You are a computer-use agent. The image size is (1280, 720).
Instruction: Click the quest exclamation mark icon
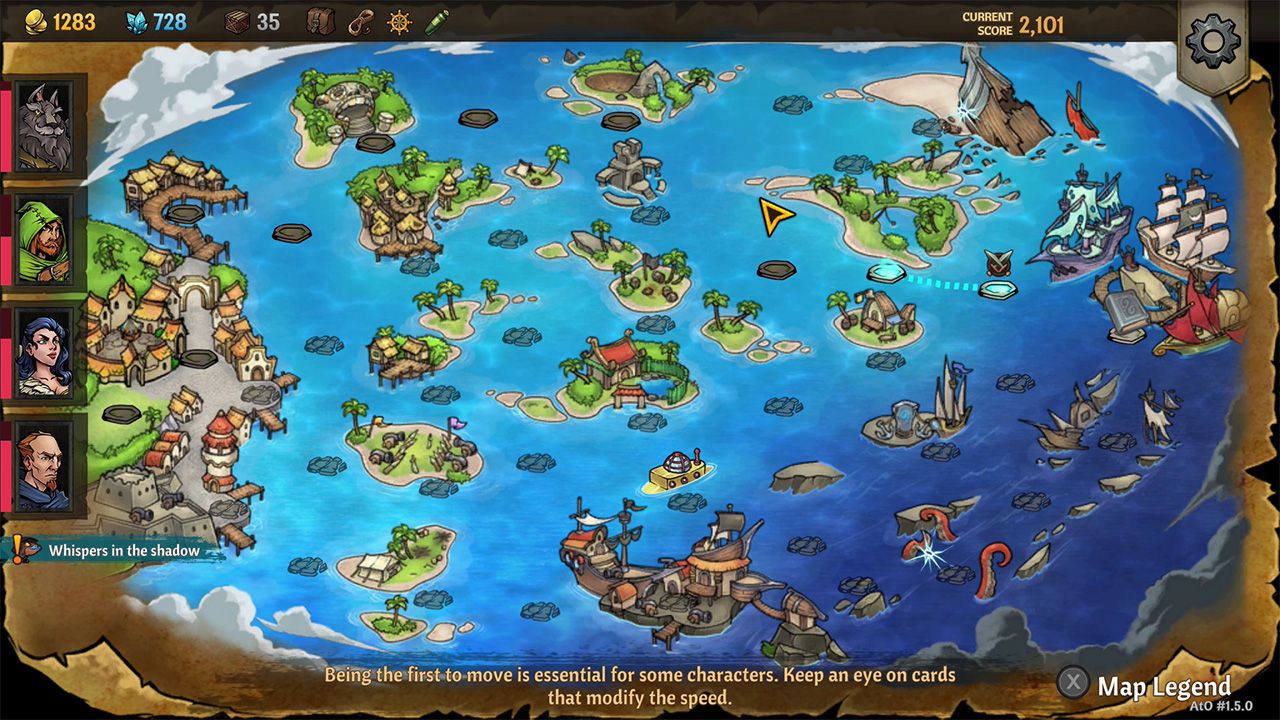tap(17, 549)
